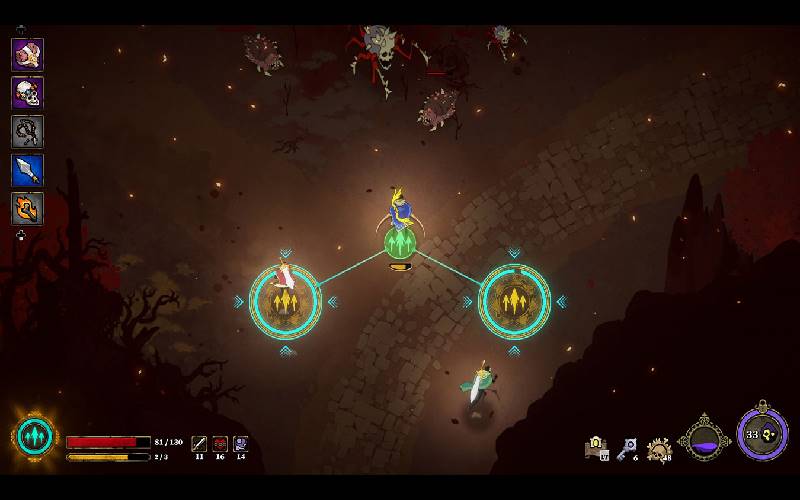The width and height of the screenshot is (800, 500).
Task: Activate the teal triple-arrow ability medallion
Action: (x=35, y=438)
